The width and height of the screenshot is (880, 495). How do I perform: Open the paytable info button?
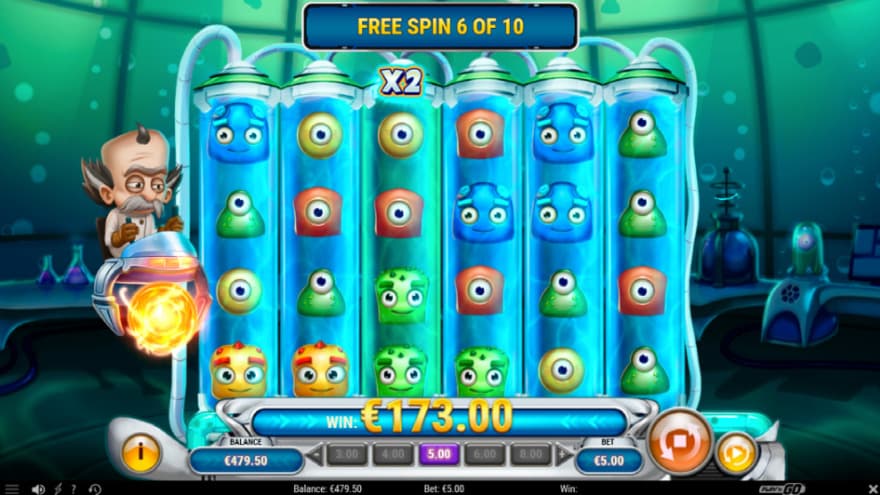141,453
